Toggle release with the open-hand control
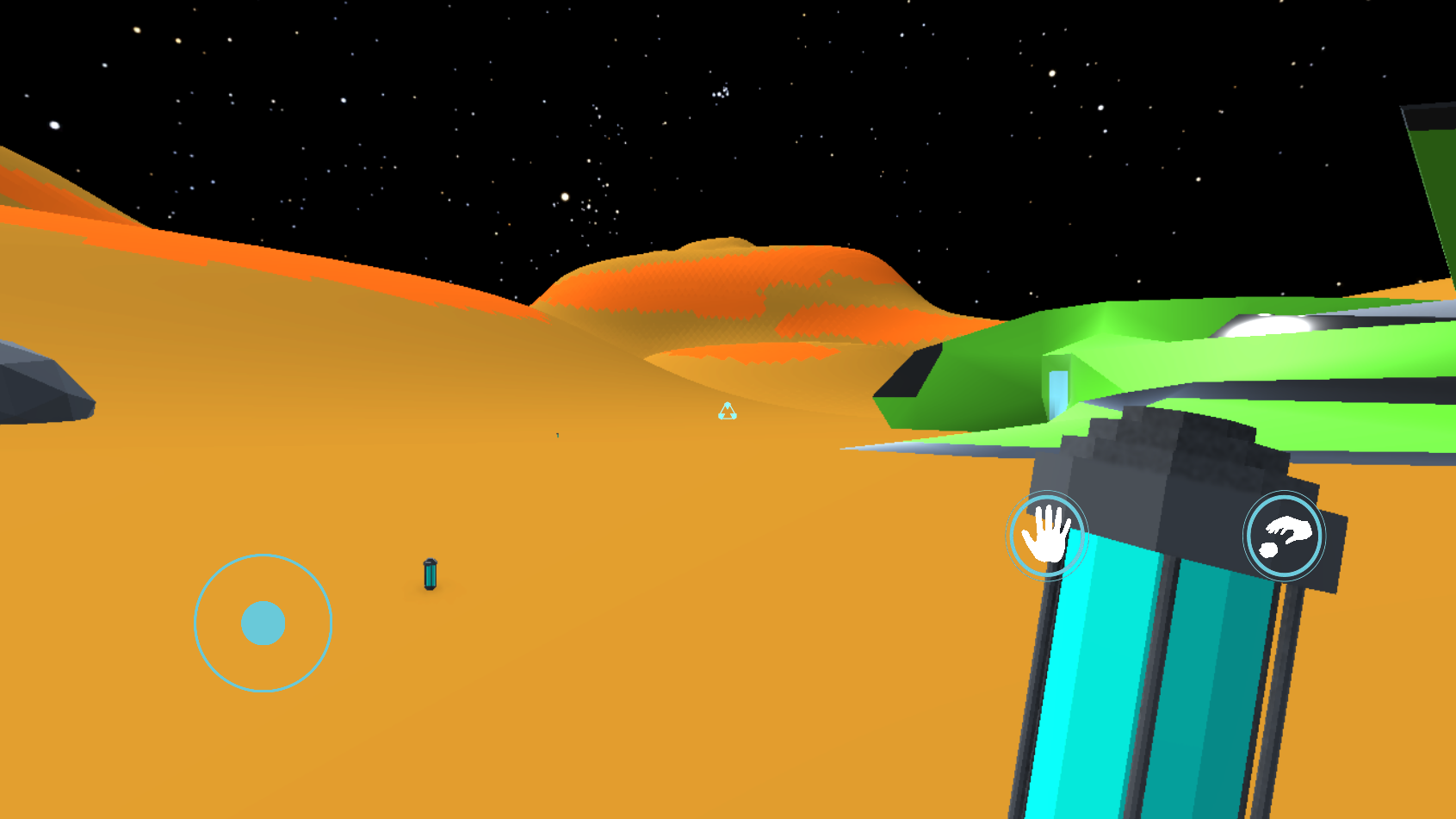The width and height of the screenshot is (1456, 819). tap(1047, 535)
